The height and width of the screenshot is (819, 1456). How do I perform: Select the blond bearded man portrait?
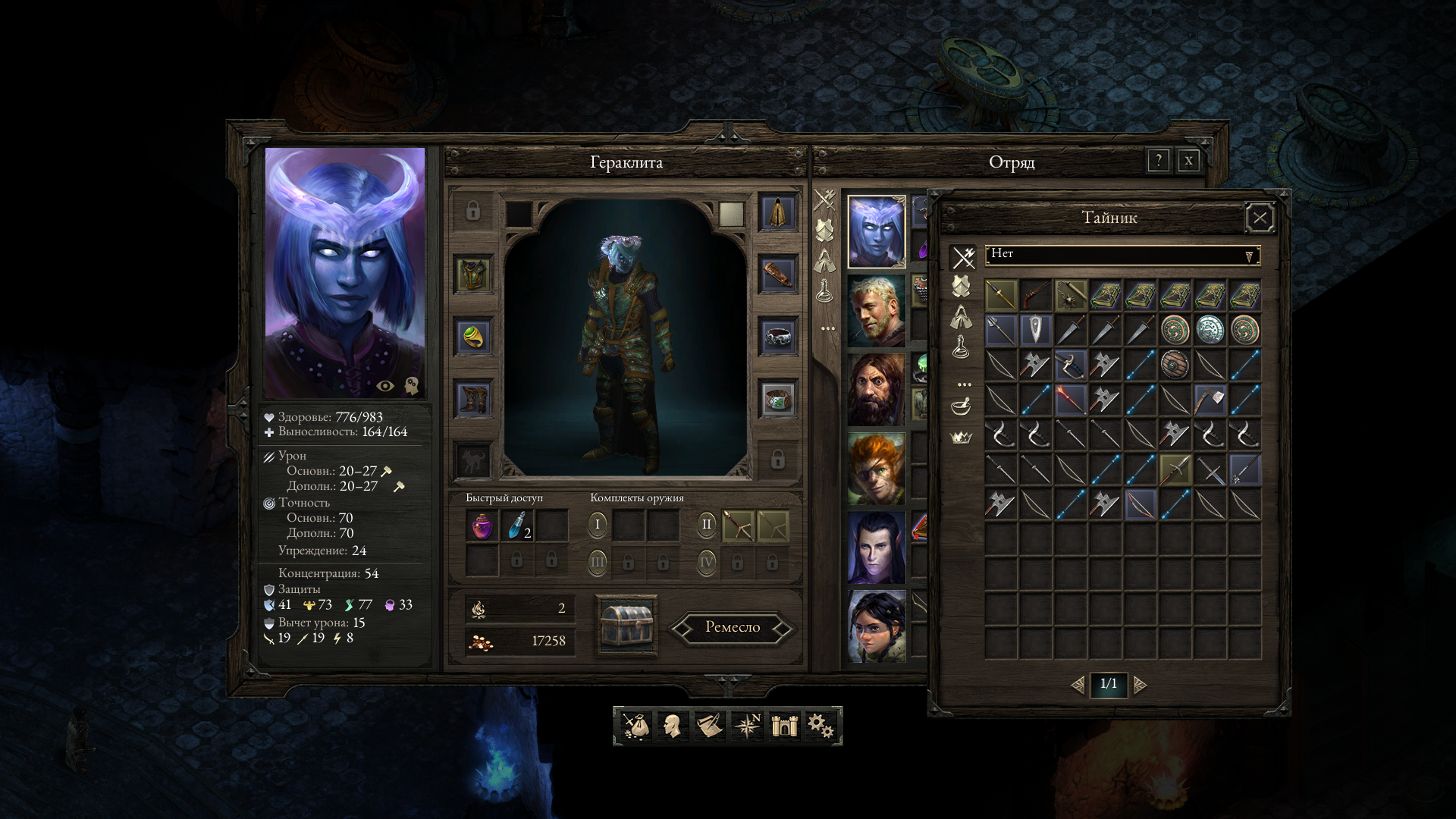point(877,311)
